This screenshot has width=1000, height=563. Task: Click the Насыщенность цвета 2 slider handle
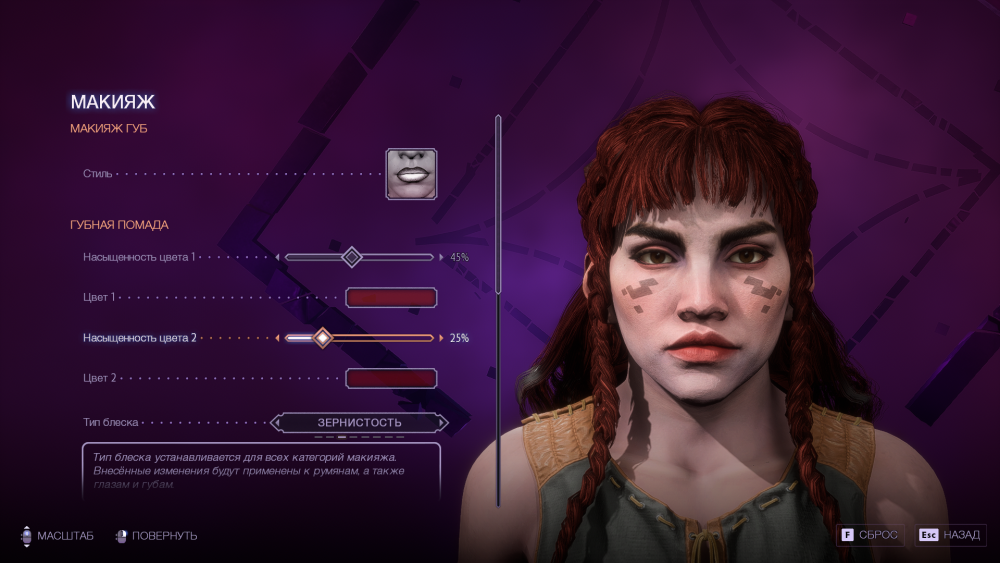click(x=322, y=338)
